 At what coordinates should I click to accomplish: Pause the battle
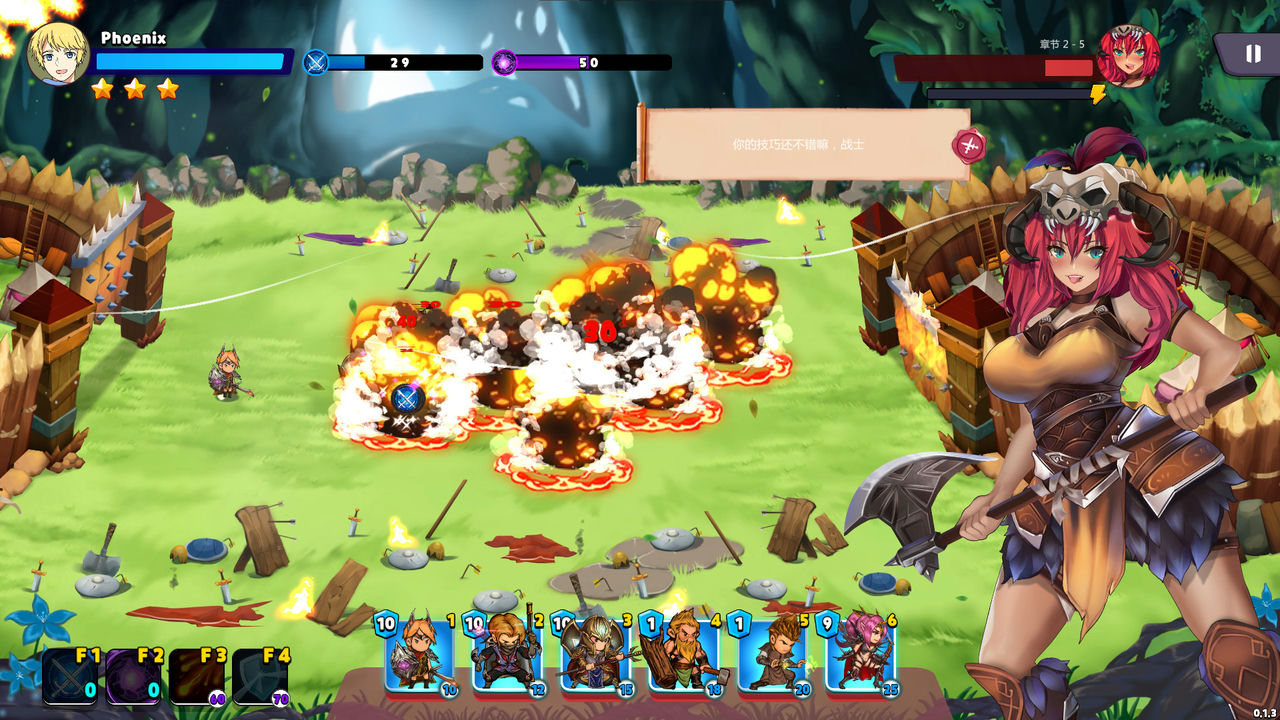(x=1252, y=54)
